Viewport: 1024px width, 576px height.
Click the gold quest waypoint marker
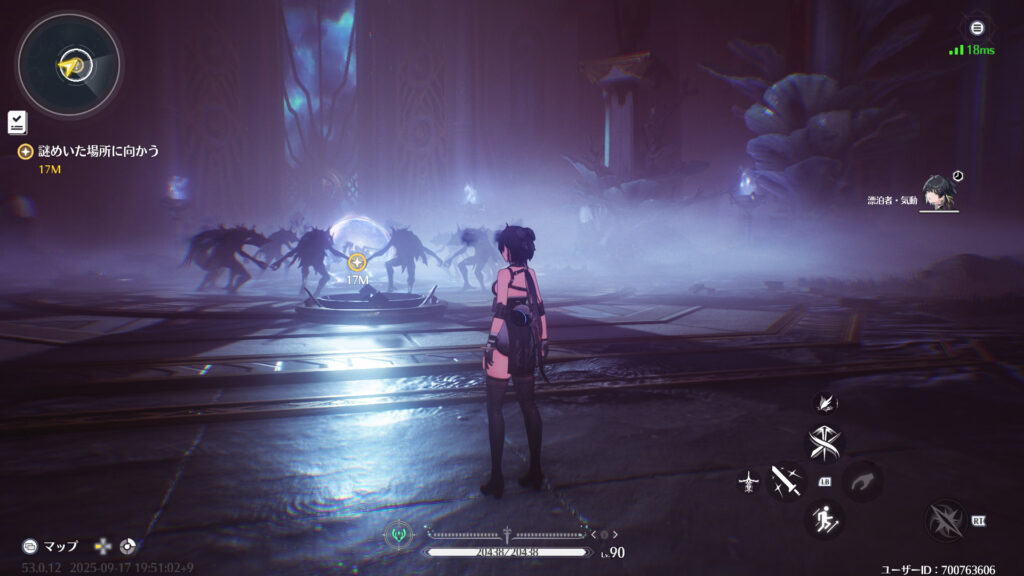357,262
